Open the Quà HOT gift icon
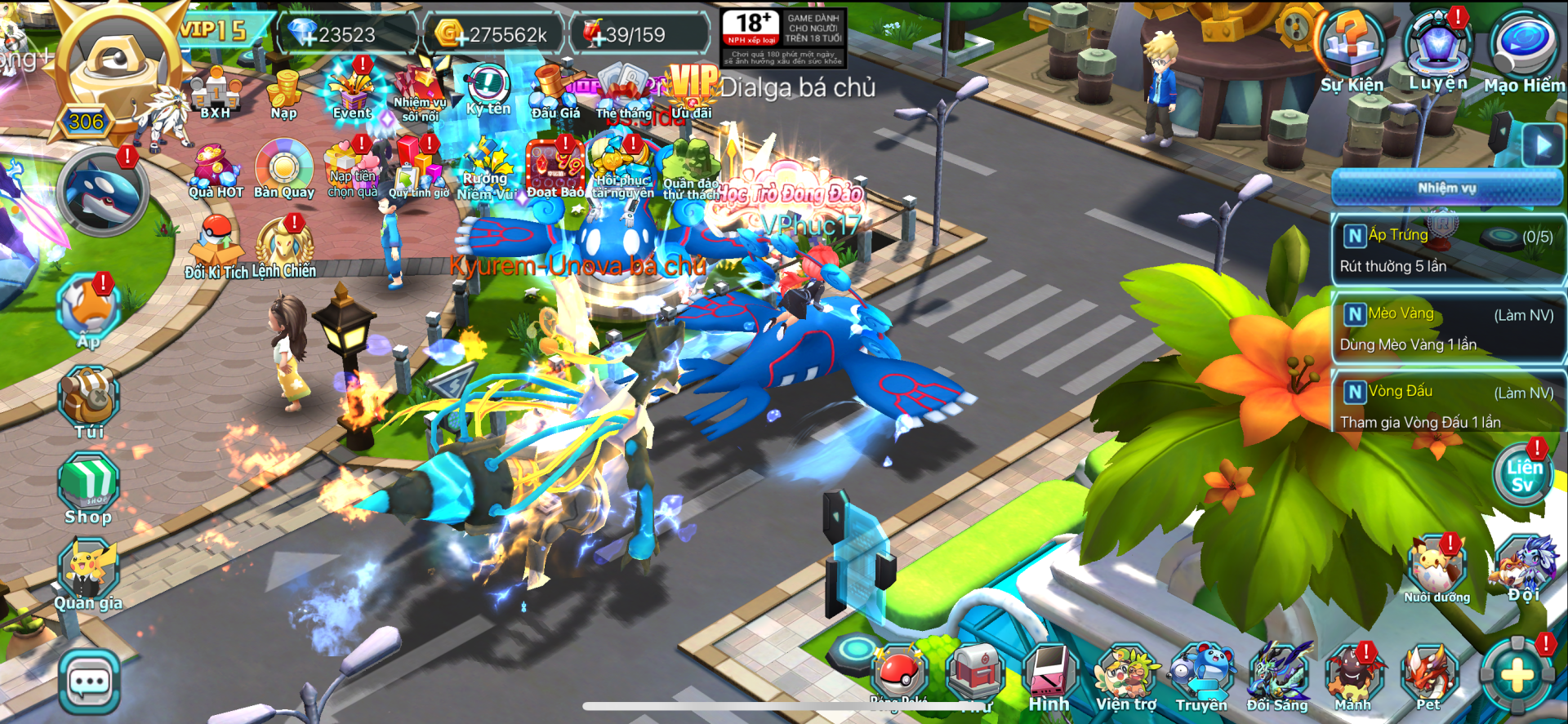The image size is (1568, 724). point(216,169)
